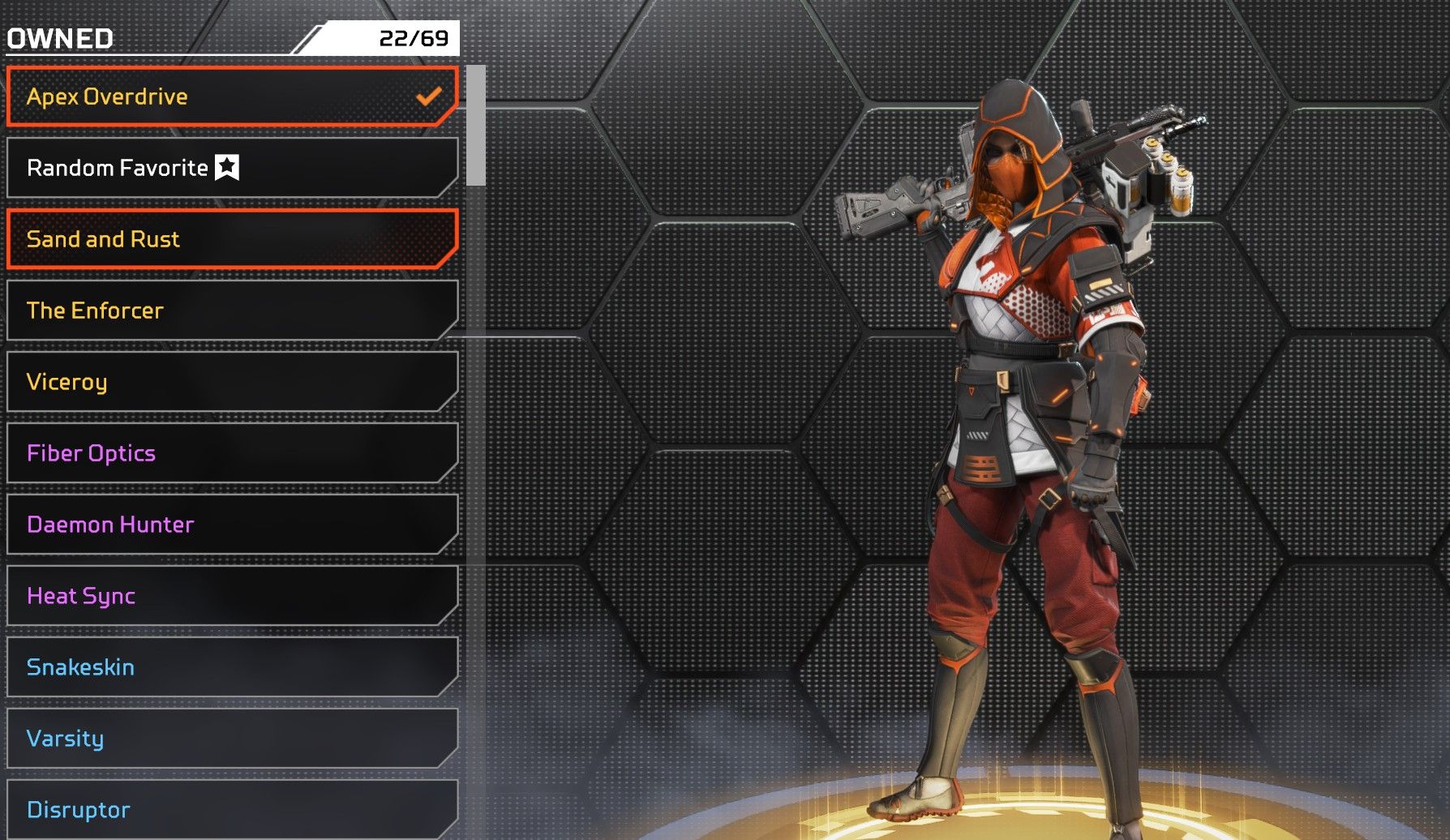
Task: Click the skin list scrollbar handle
Action: click(476, 126)
